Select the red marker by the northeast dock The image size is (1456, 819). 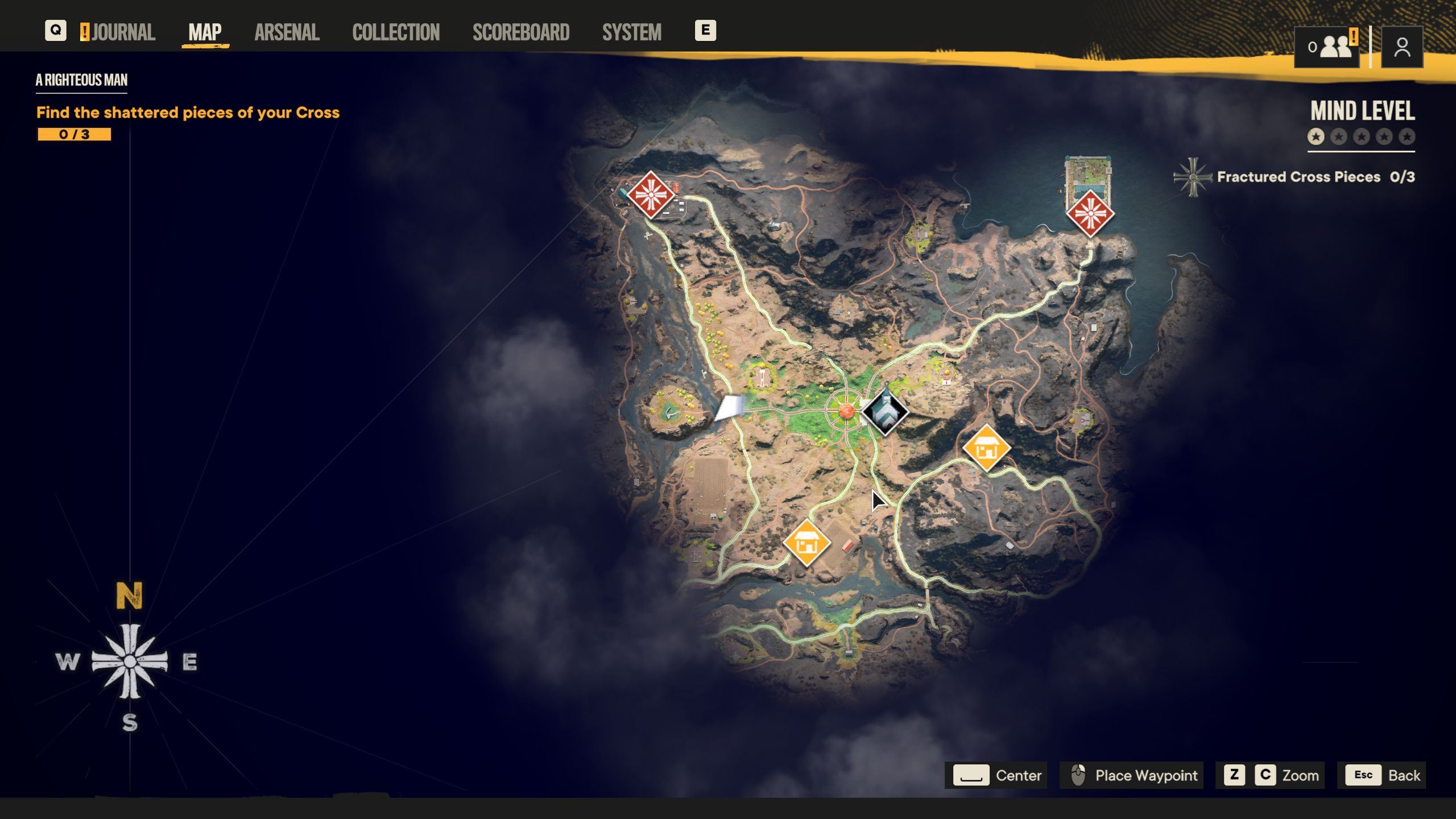[x=1090, y=214]
